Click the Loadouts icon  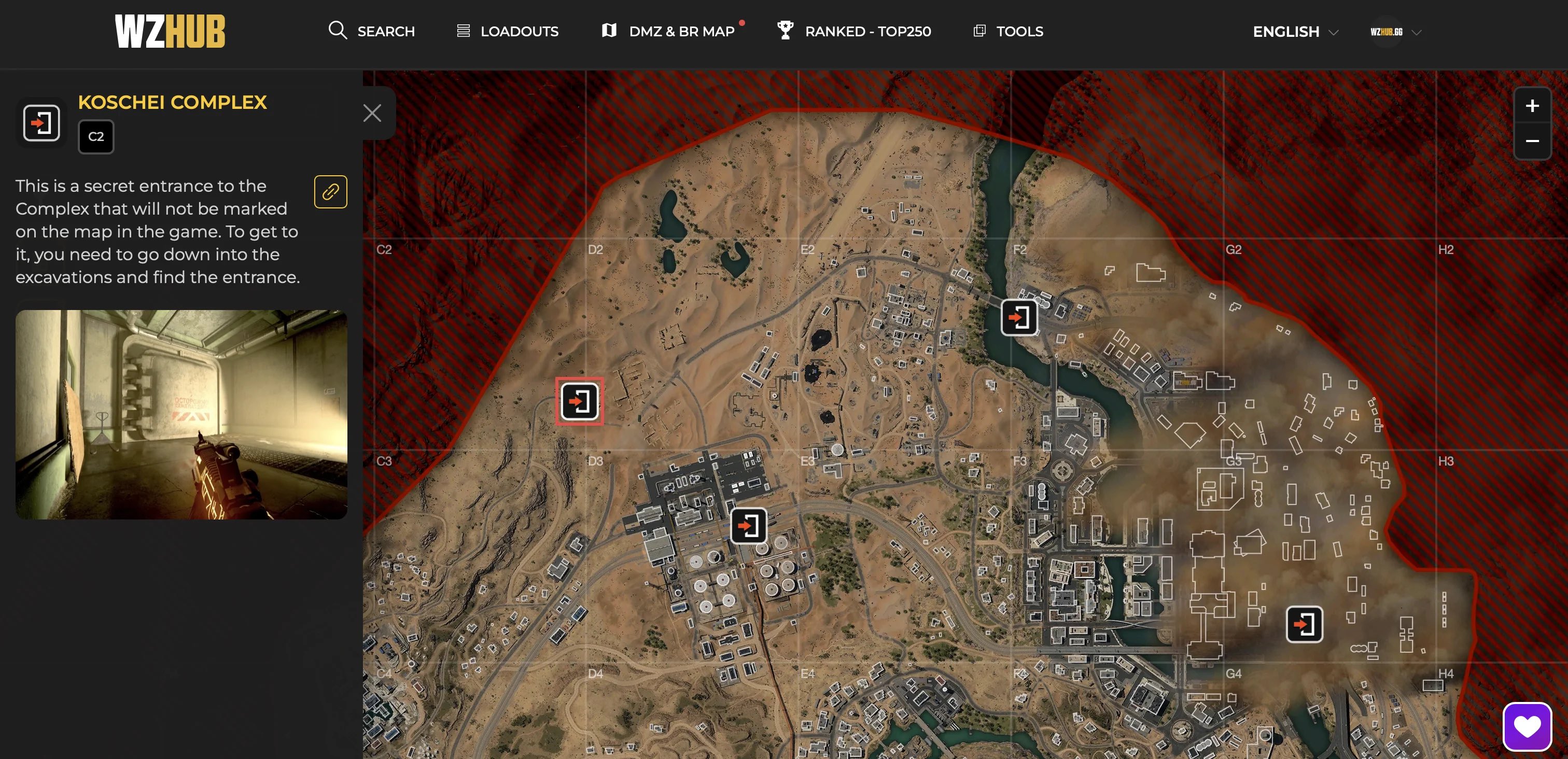(x=464, y=31)
